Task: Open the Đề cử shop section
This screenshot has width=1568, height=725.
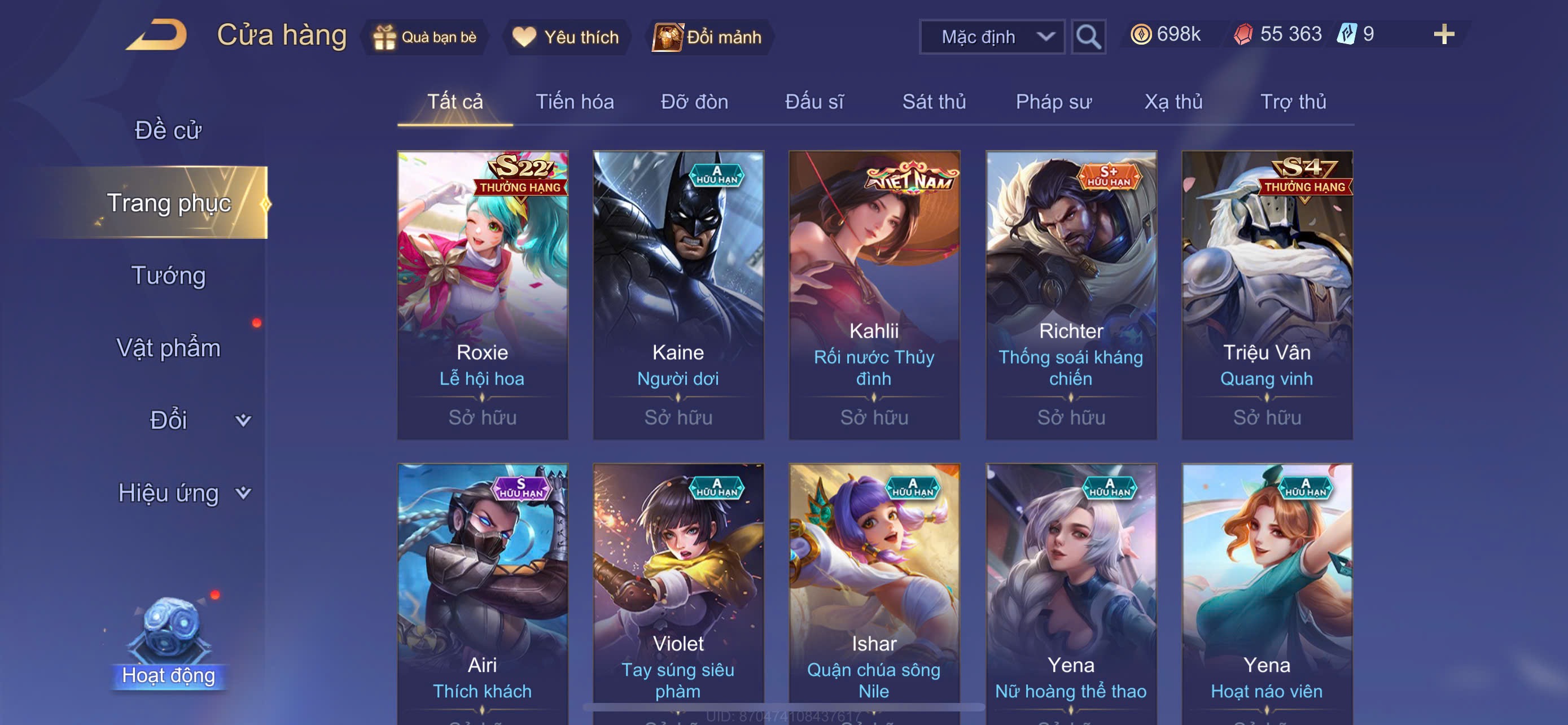Action: 168,130
